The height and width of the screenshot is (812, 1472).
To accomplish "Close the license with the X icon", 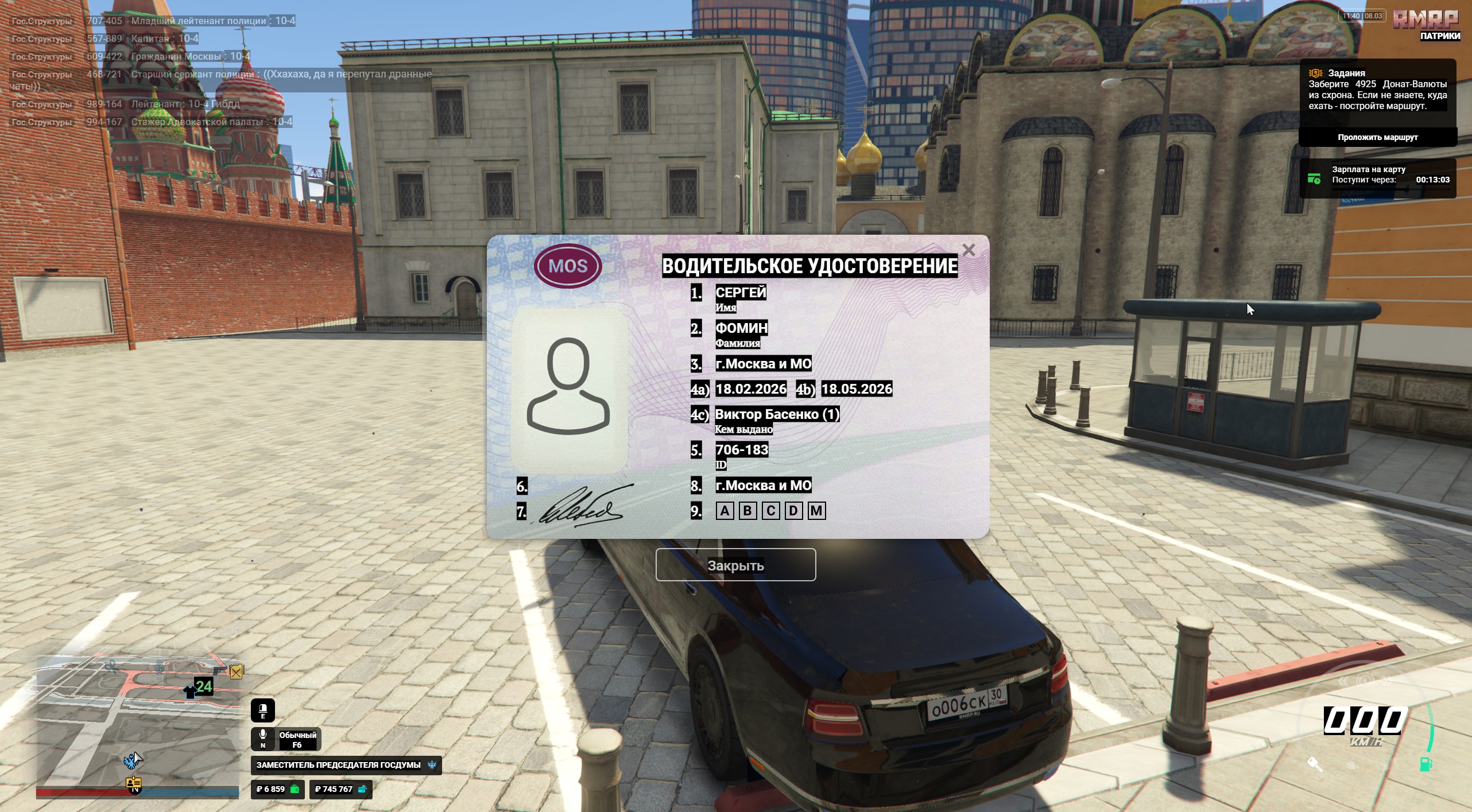I will tap(969, 250).
